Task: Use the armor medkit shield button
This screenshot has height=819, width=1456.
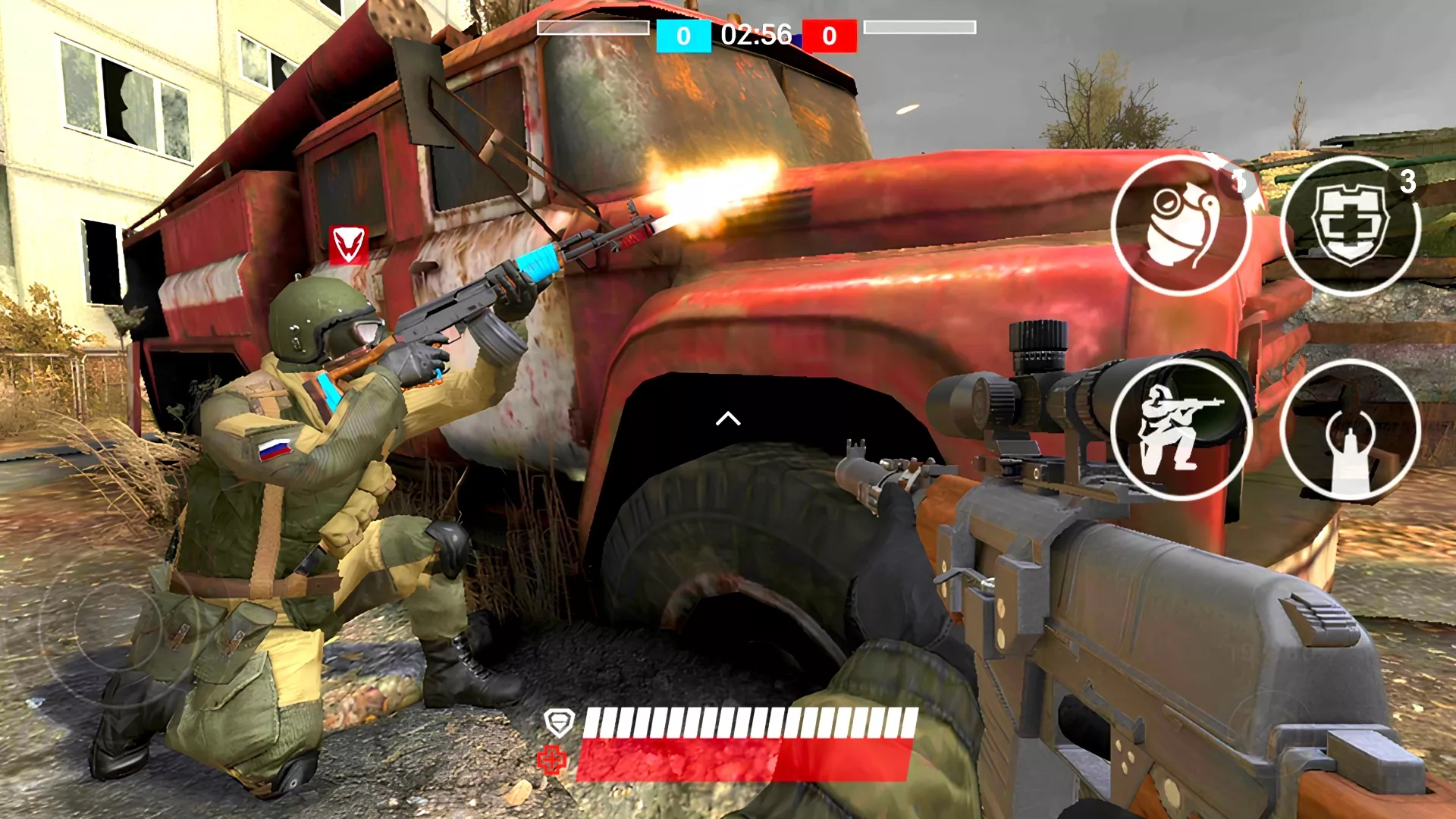Action: (1350, 225)
